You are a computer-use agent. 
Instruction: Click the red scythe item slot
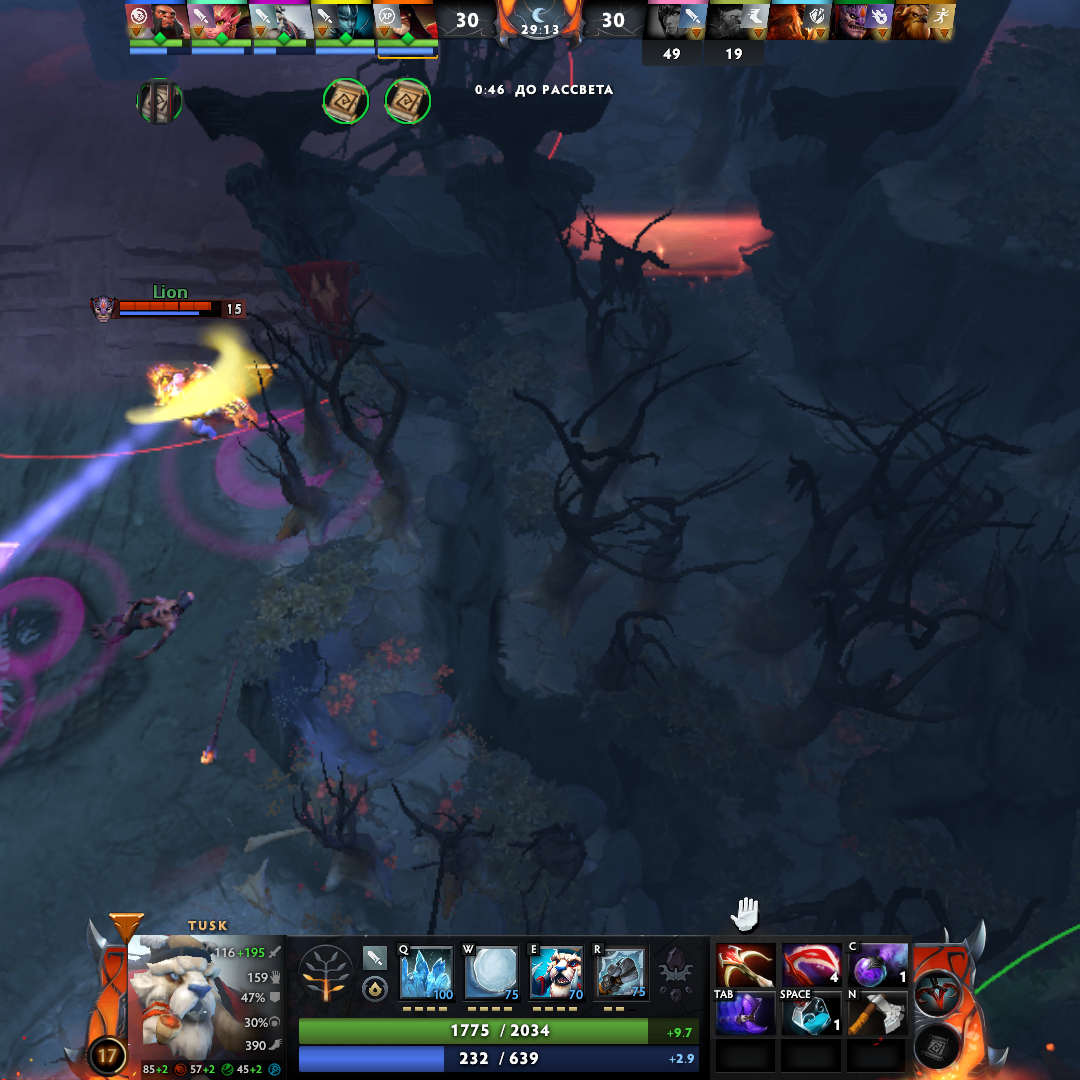point(745,965)
